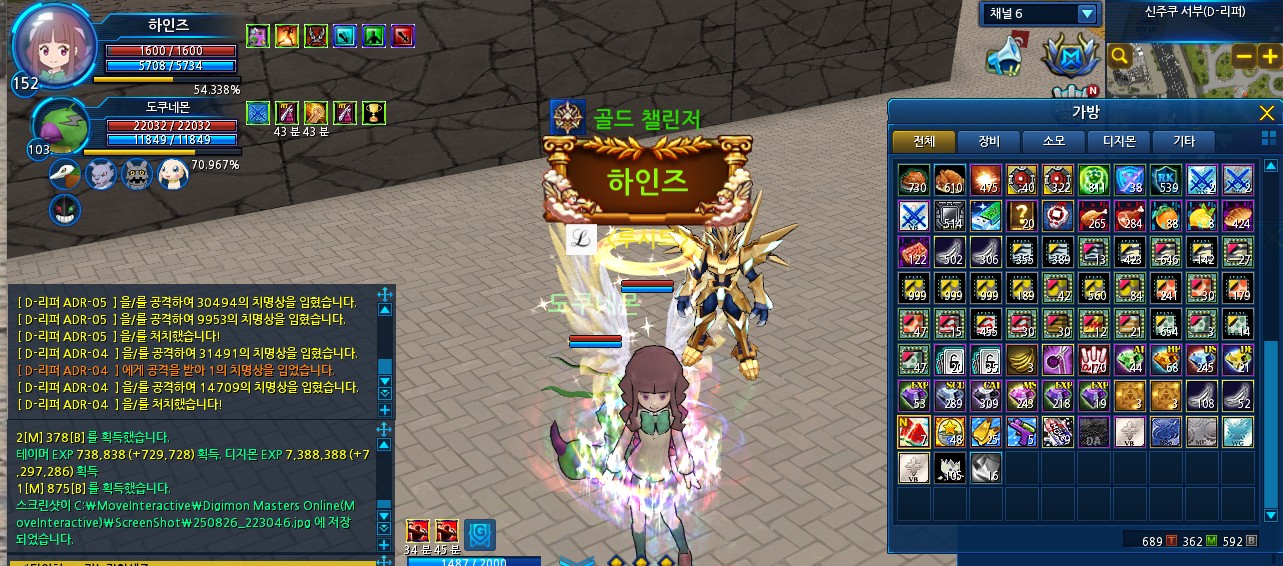Select the banana bunch item slot

tap(1021, 357)
